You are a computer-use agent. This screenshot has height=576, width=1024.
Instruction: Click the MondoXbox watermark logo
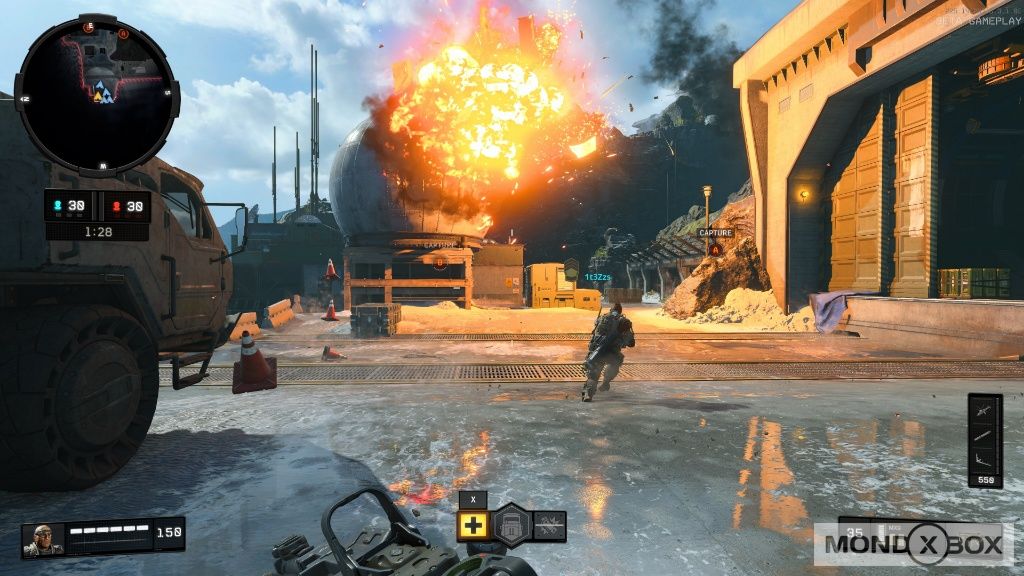tap(913, 544)
